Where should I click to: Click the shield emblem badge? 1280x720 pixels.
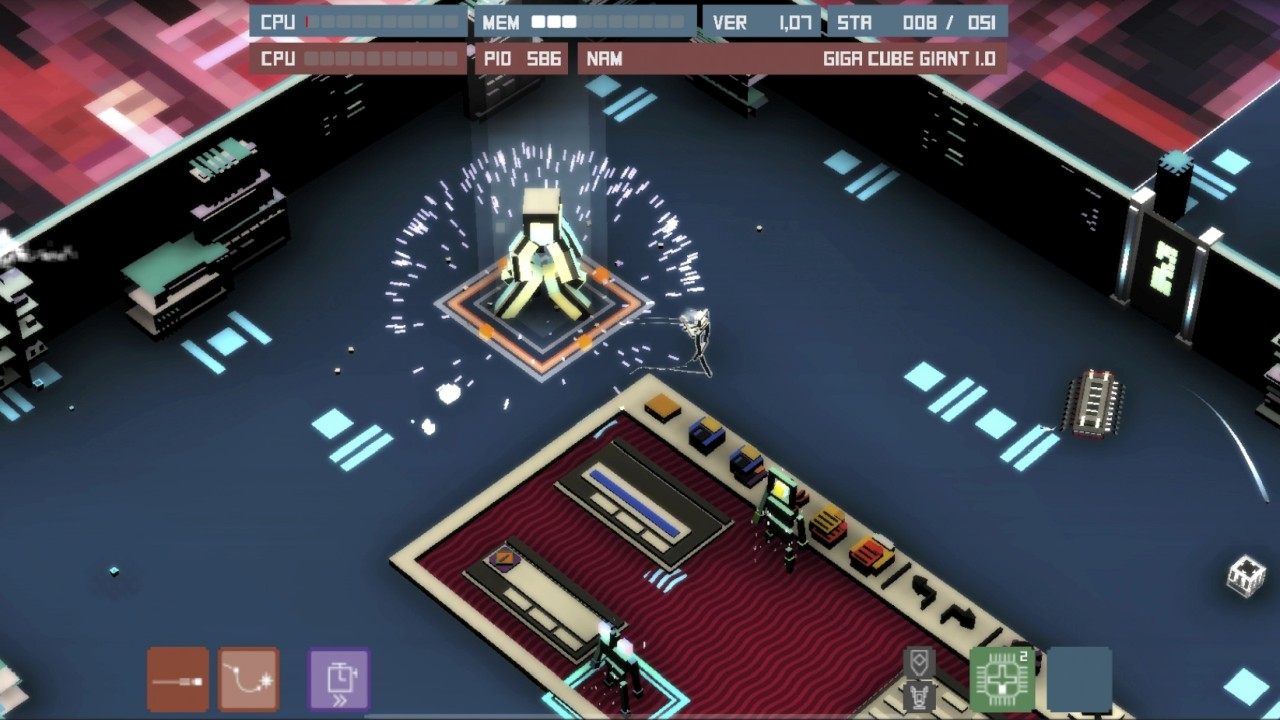919,662
